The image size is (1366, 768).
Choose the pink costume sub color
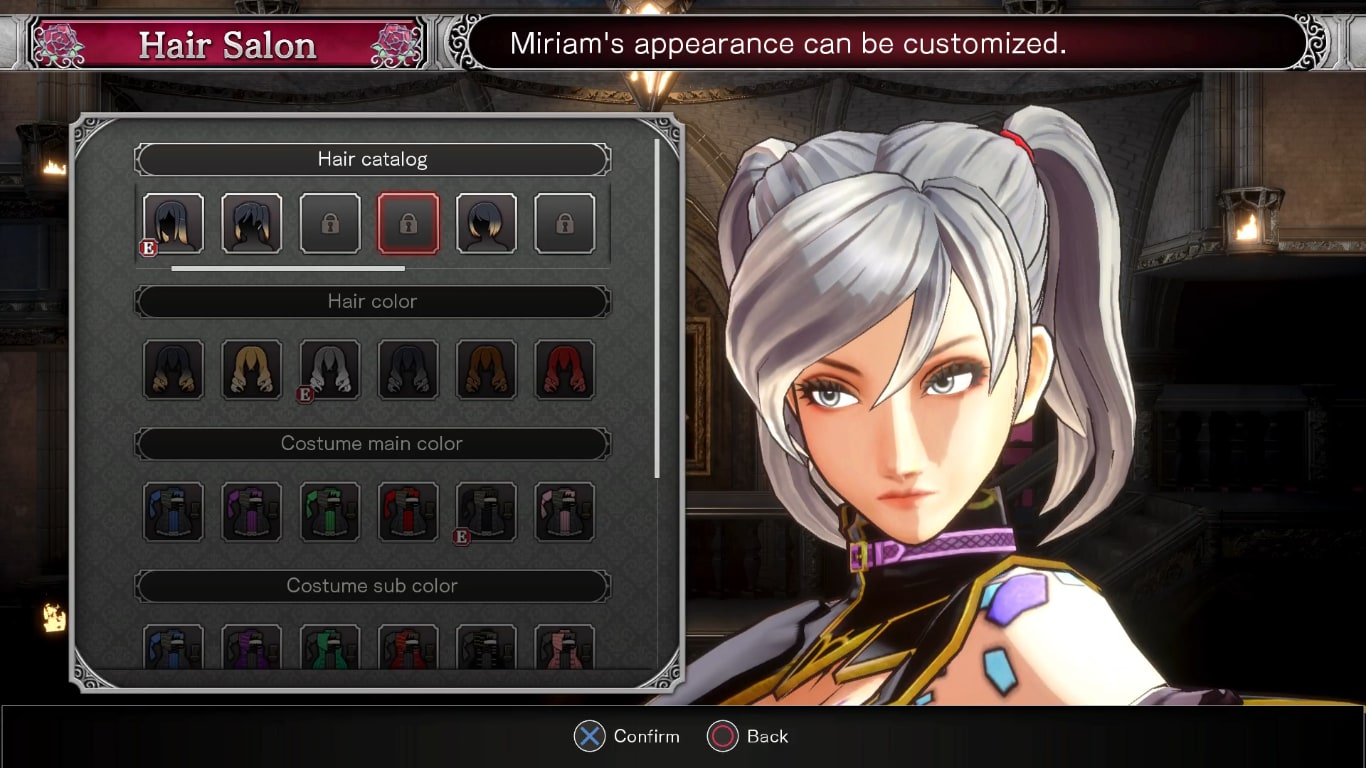tap(564, 647)
